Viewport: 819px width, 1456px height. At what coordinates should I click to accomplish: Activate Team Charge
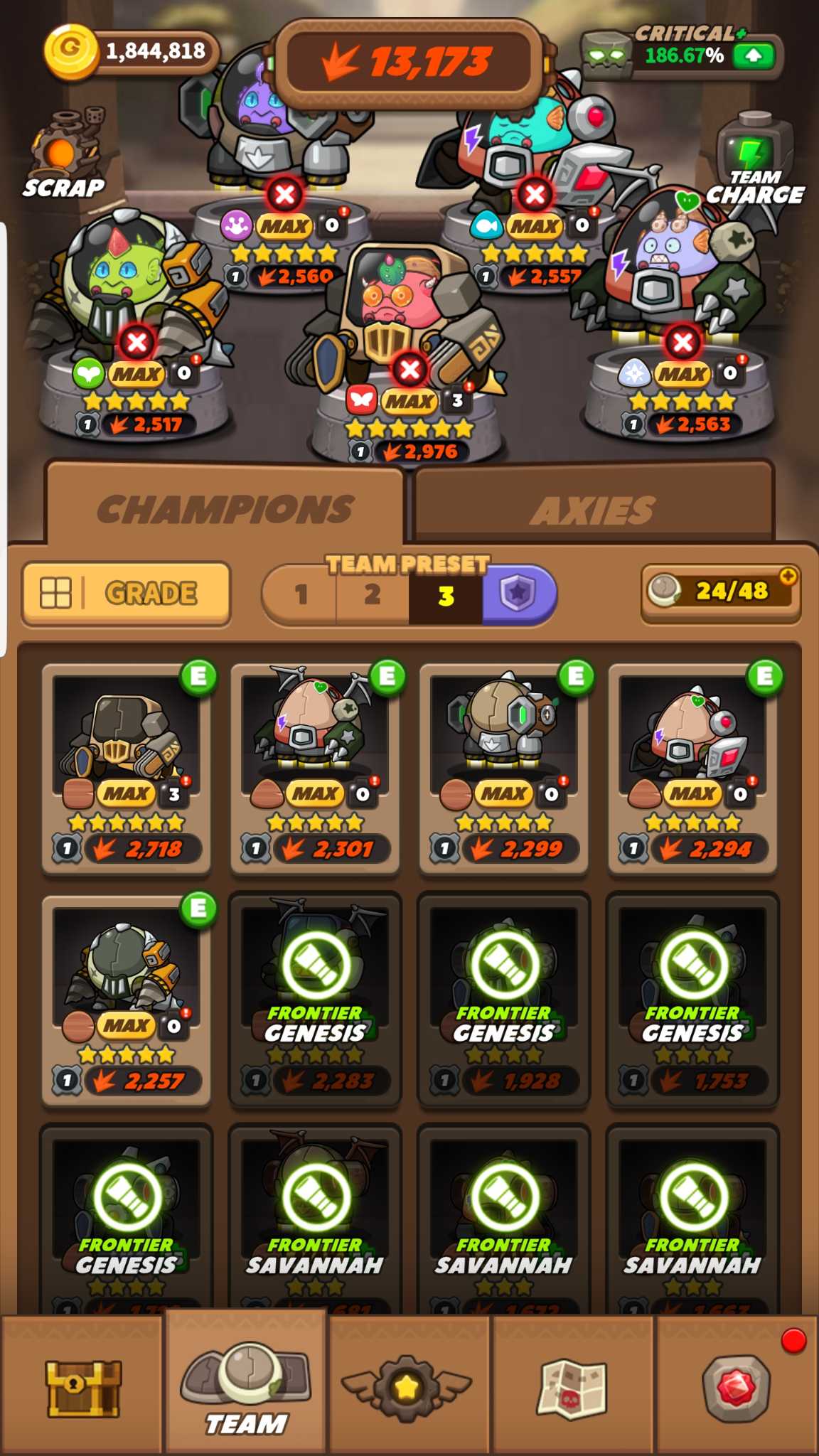(x=754, y=164)
